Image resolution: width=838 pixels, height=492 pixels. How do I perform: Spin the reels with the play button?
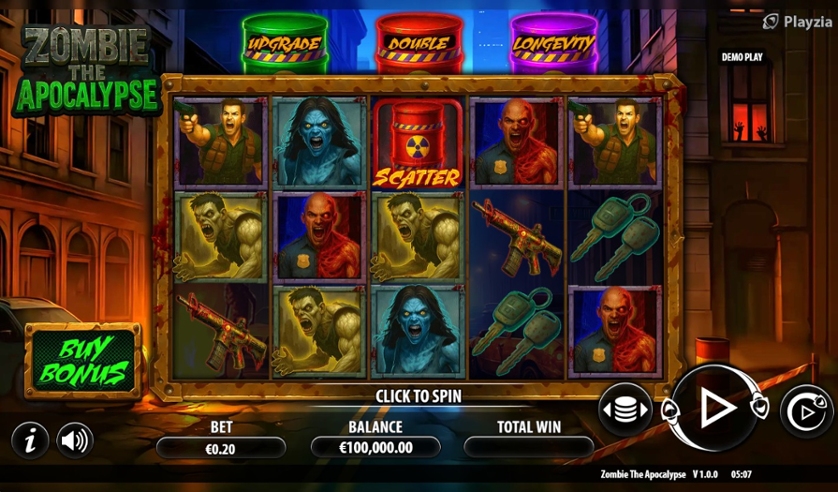tap(714, 407)
